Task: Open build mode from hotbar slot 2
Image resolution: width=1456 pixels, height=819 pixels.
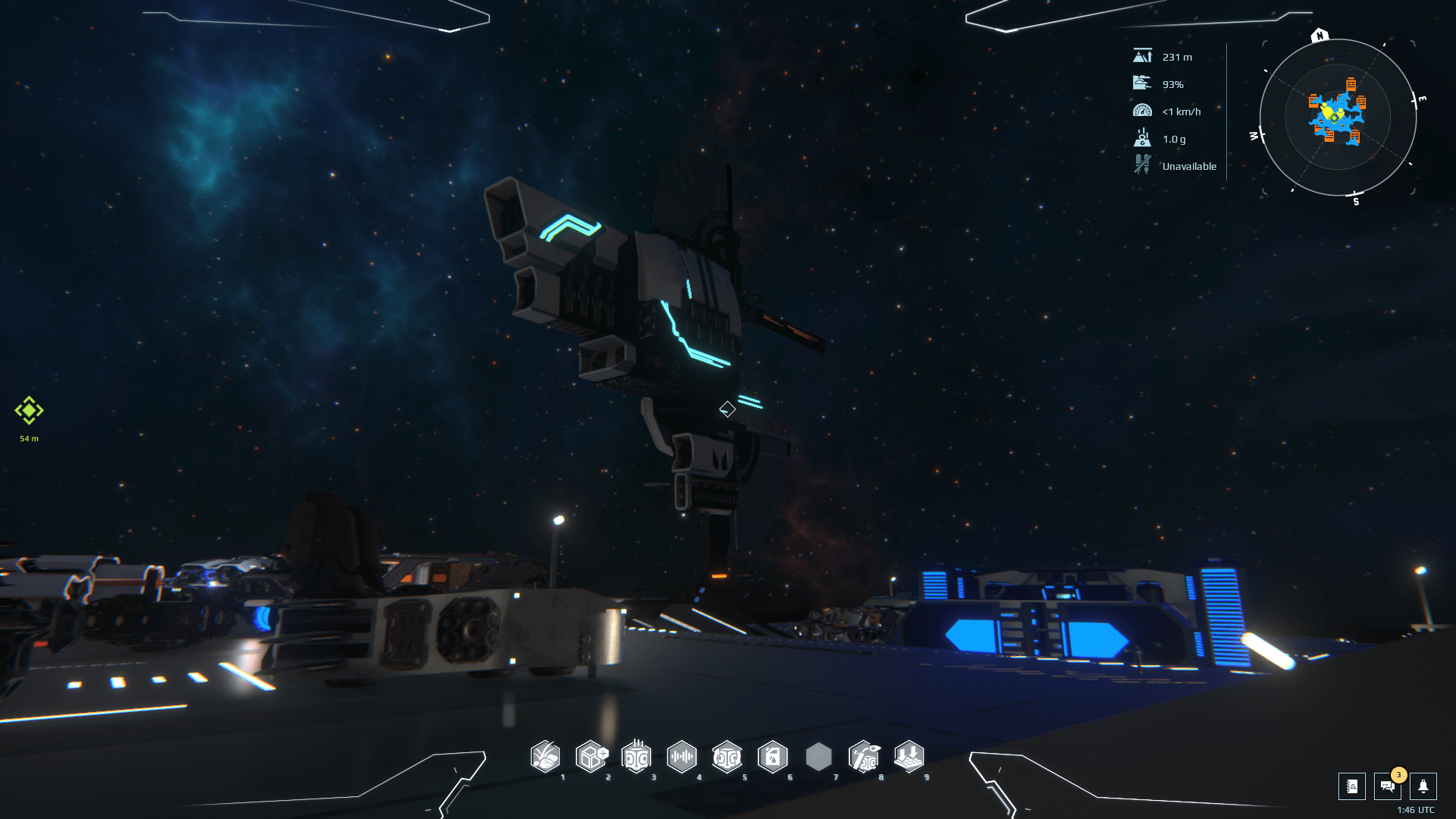Action: tap(592, 758)
